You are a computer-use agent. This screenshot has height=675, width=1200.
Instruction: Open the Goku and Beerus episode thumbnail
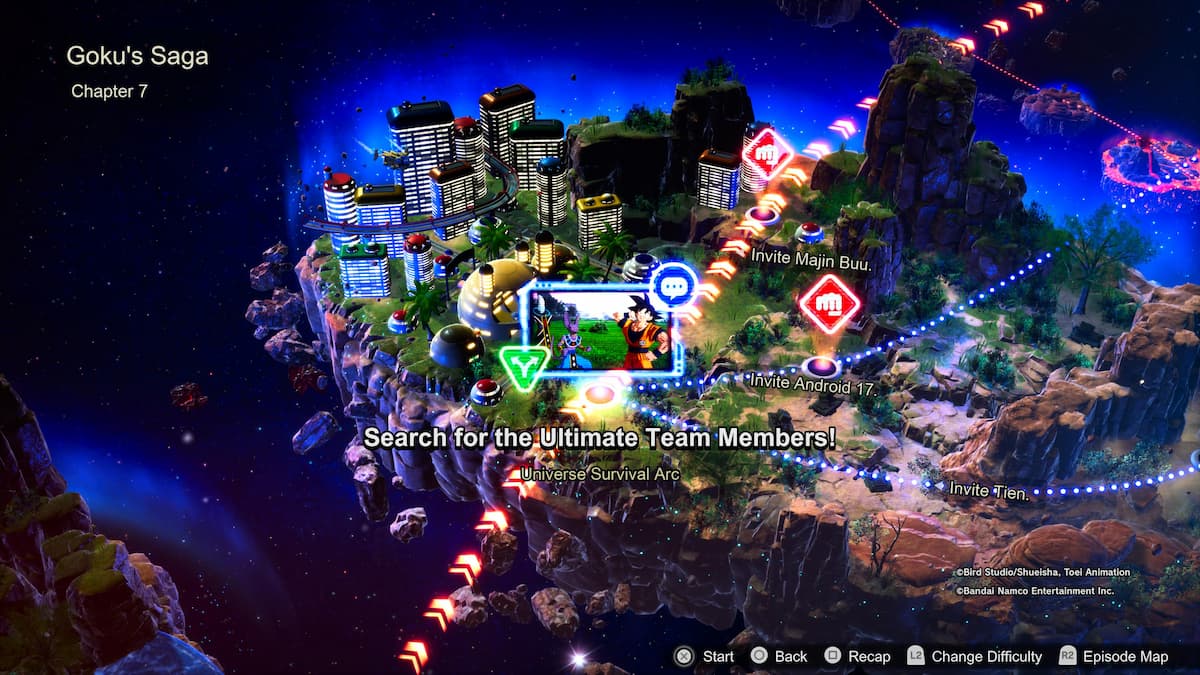pyautogui.click(x=594, y=329)
